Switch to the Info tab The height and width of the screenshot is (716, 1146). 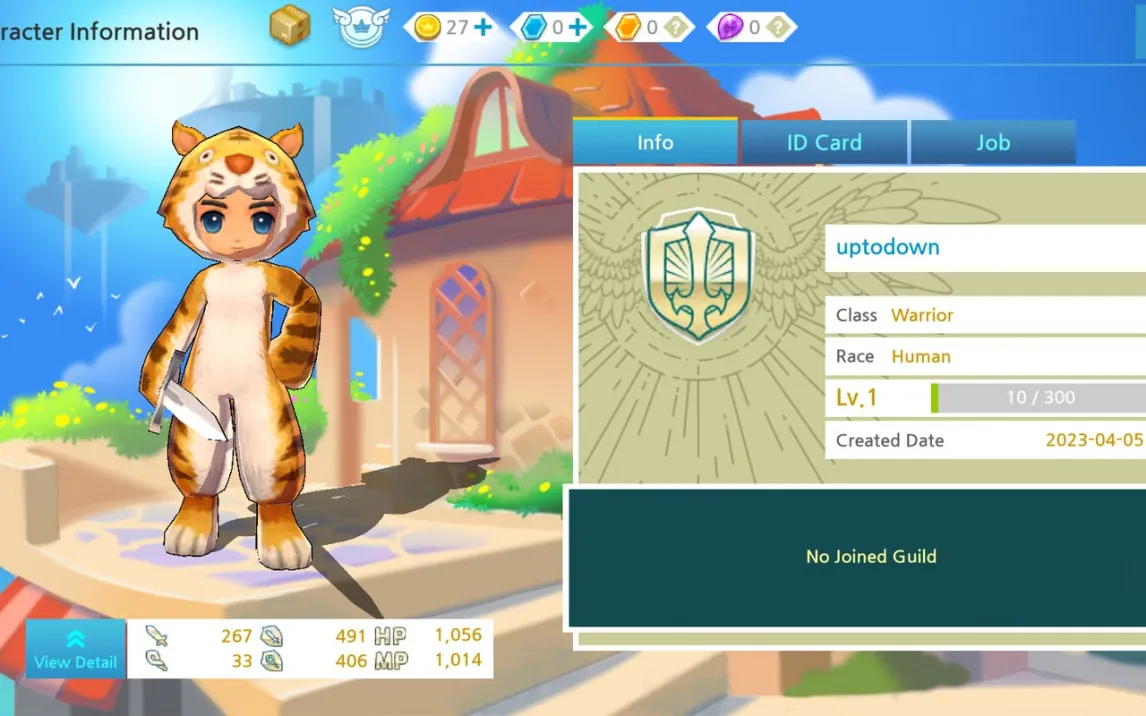(x=655, y=142)
